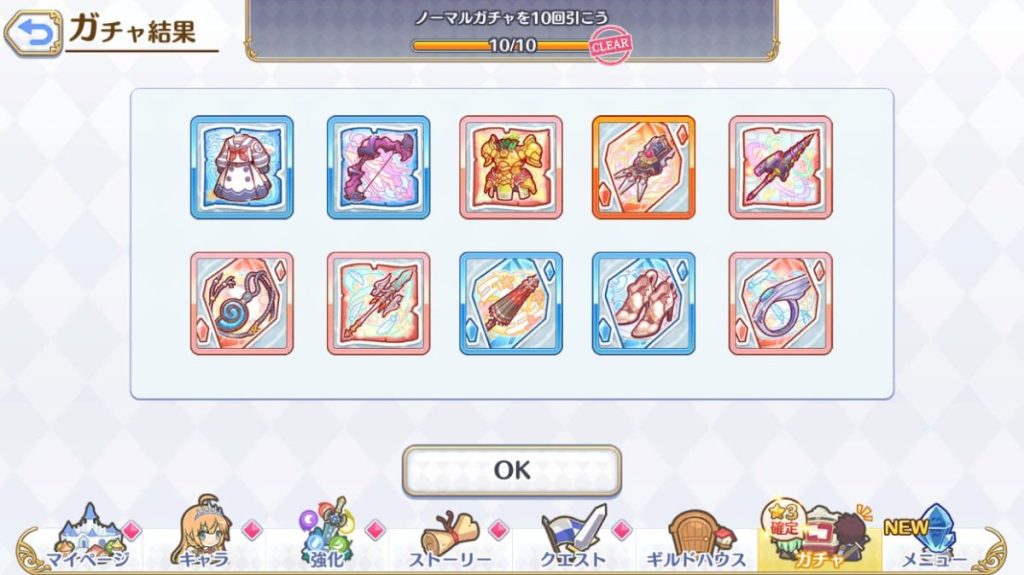
Task: Inspect the silver ring blueprint item
Action: pos(780,303)
